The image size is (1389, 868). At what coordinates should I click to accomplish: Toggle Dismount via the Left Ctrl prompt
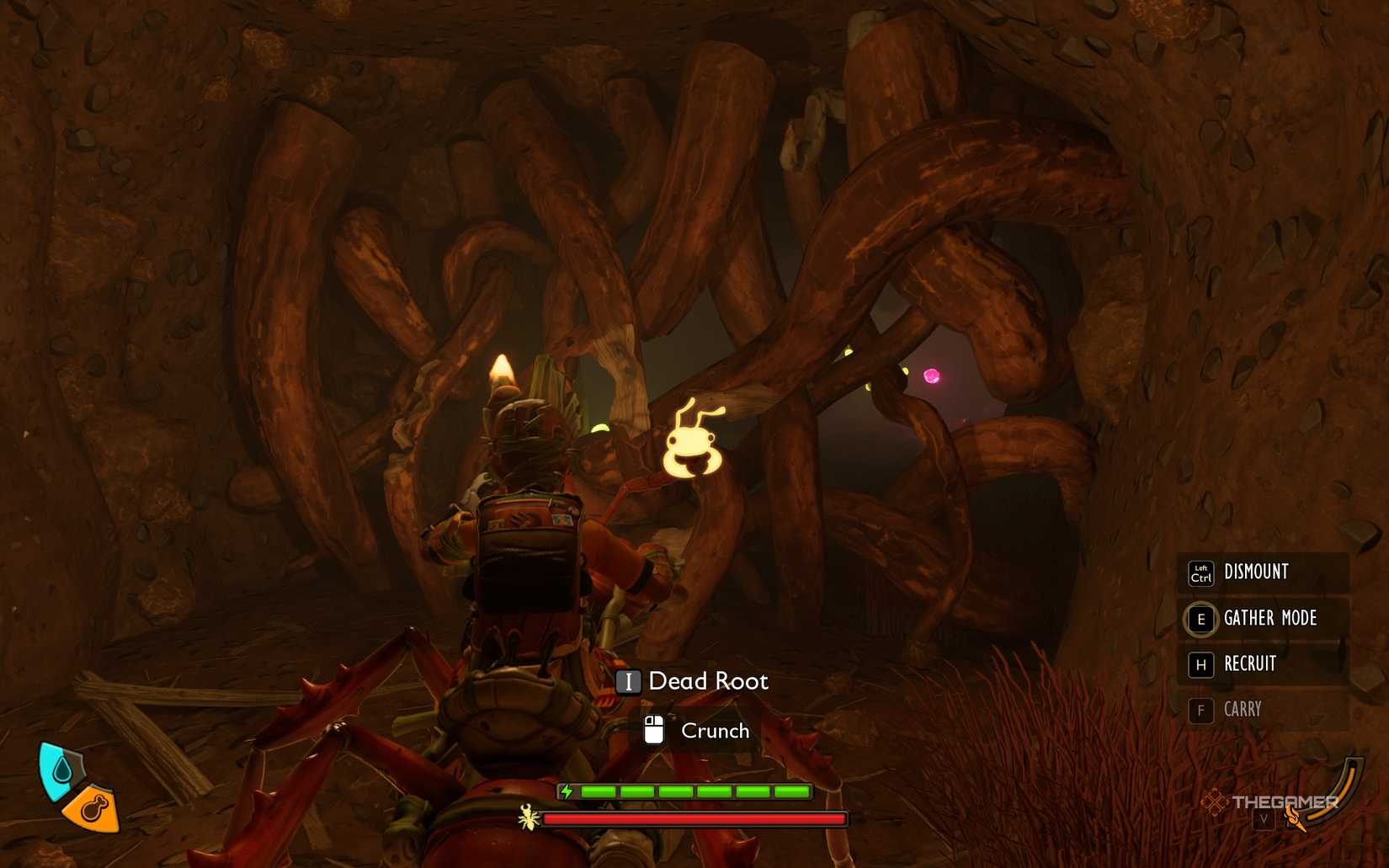pyautogui.click(x=1200, y=572)
